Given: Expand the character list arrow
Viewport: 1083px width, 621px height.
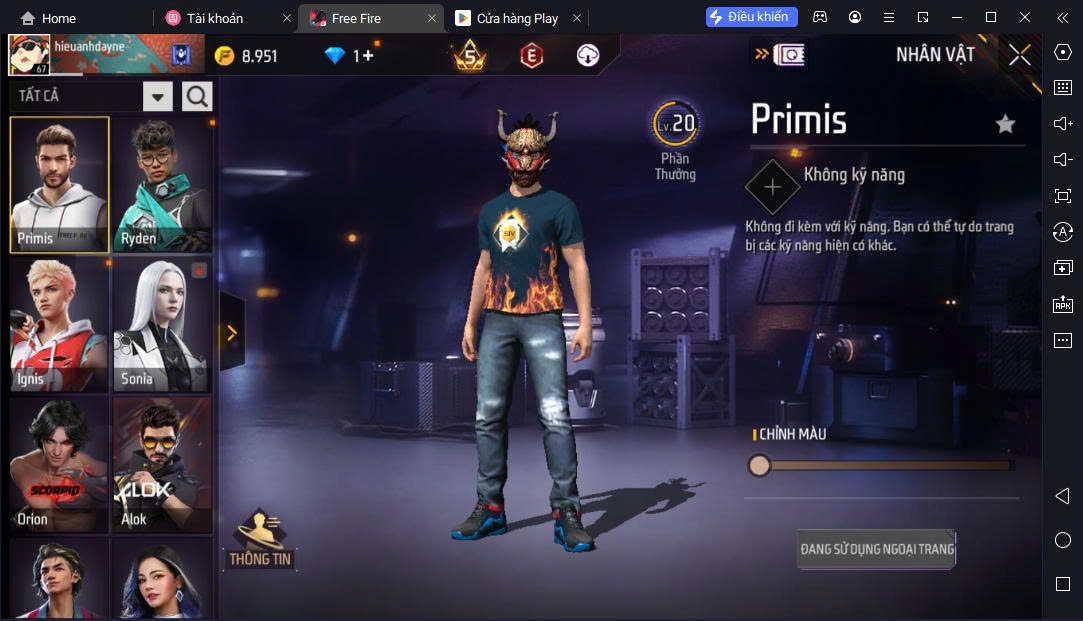Looking at the screenshot, I should (x=232, y=333).
